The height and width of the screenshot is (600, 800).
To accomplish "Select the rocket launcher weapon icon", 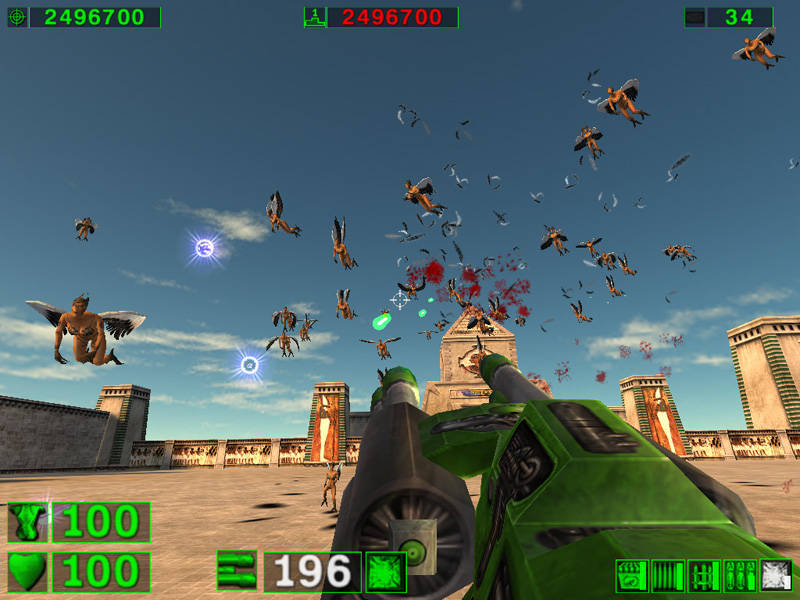I will coord(237,571).
